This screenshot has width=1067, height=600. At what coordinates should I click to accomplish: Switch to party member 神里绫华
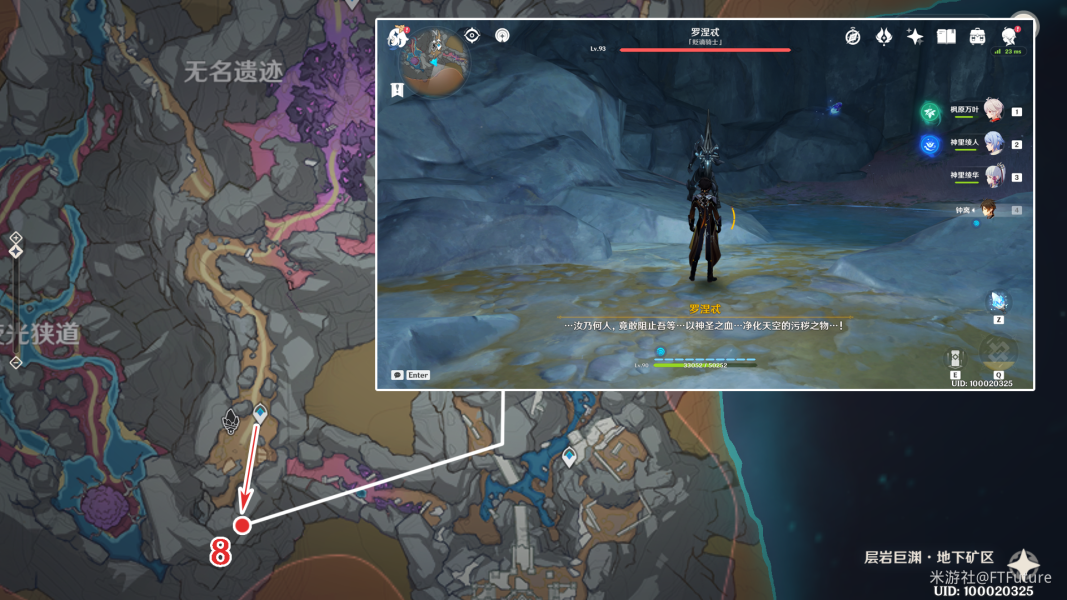point(993,177)
